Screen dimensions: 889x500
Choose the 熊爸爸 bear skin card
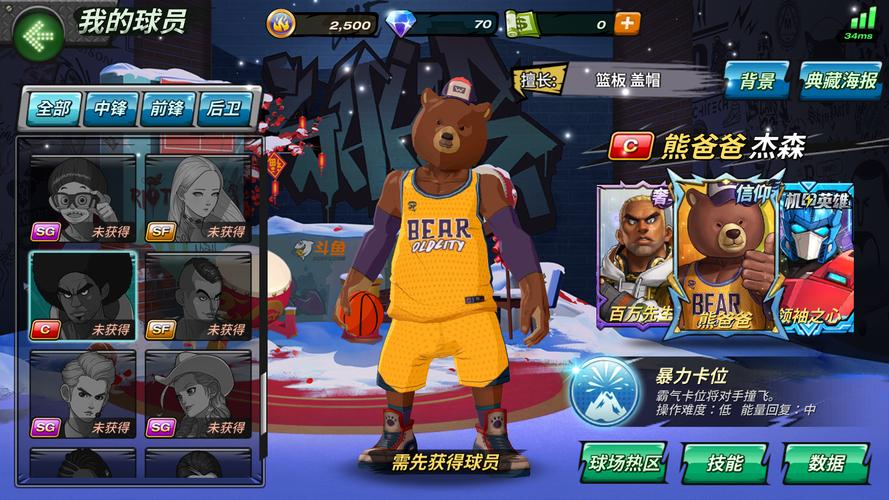723,254
